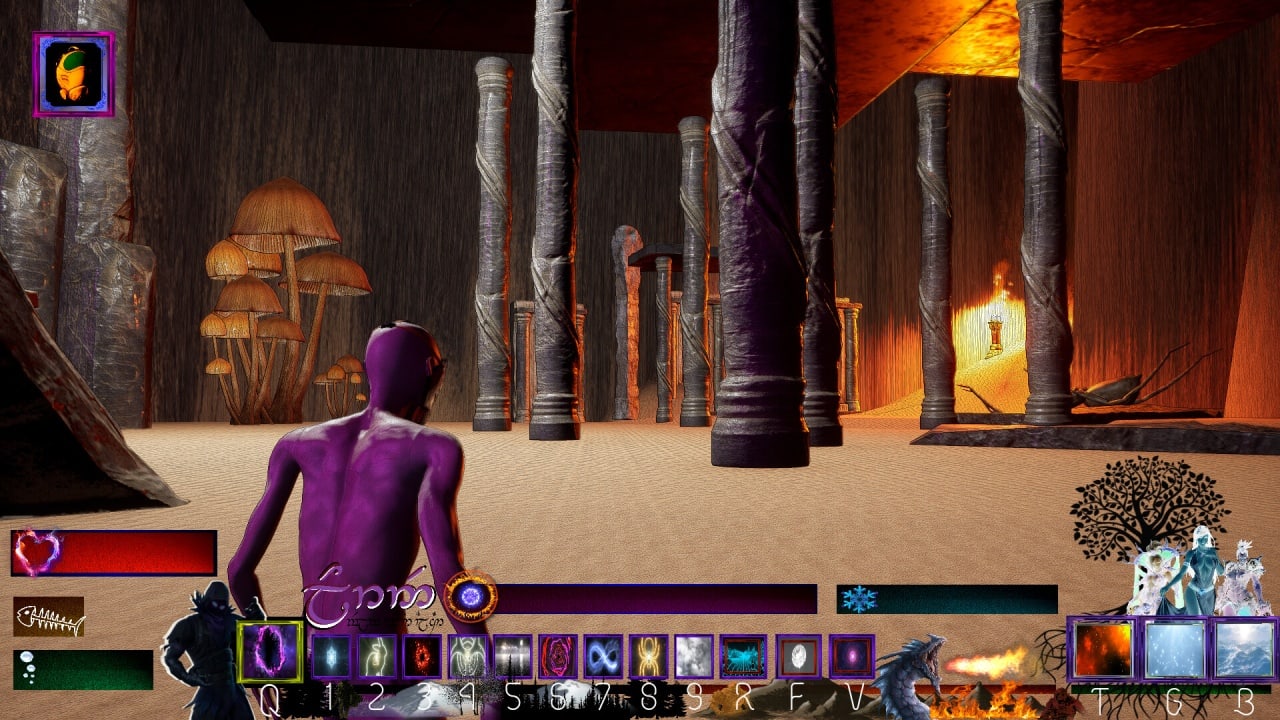Image resolution: width=1280 pixels, height=720 pixels.
Task: Activate the purple portal ability on Q
Action: (270, 651)
